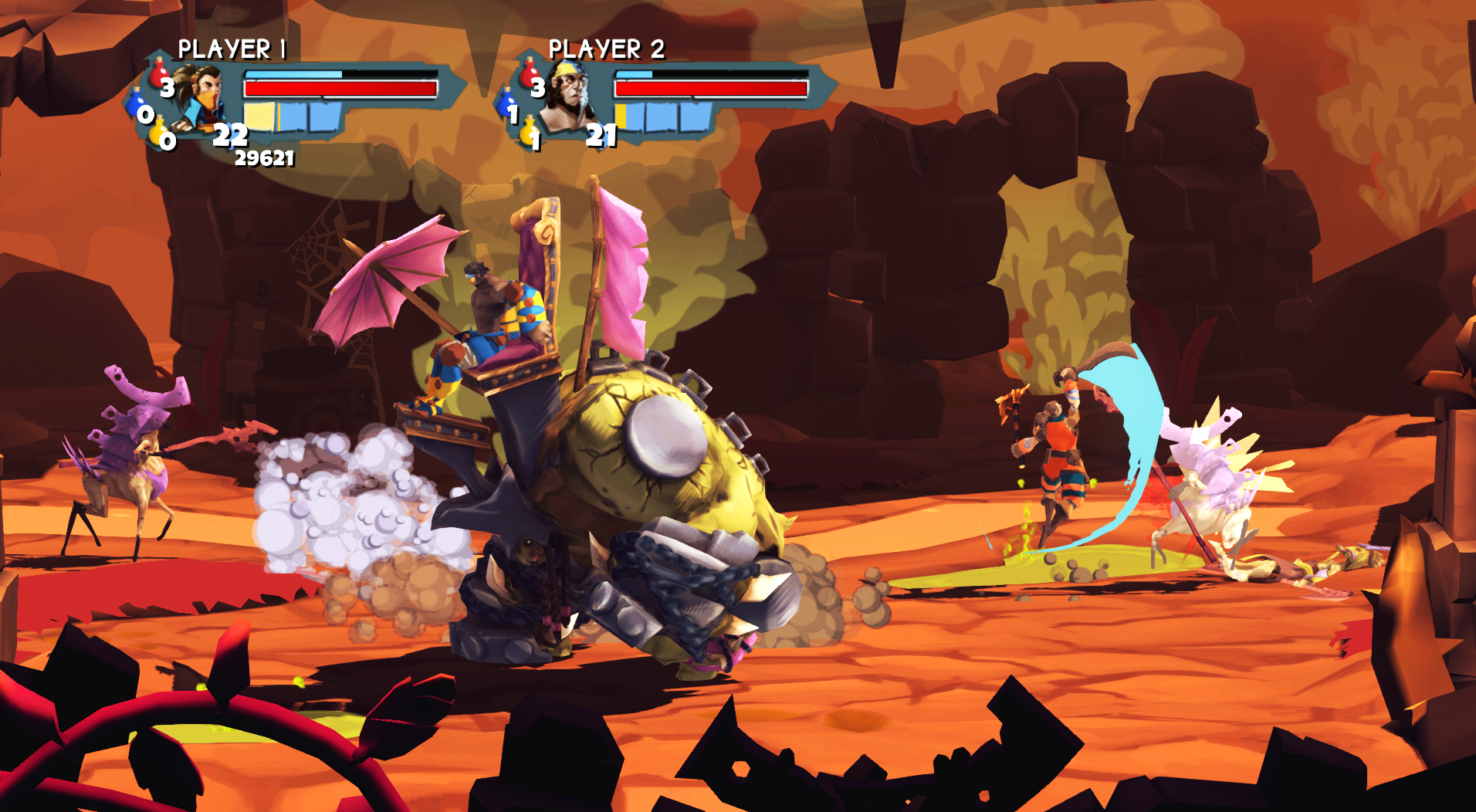Select Player 1's yellow potion icon
This screenshot has width=1476, height=812.
[x=158, y=132]
